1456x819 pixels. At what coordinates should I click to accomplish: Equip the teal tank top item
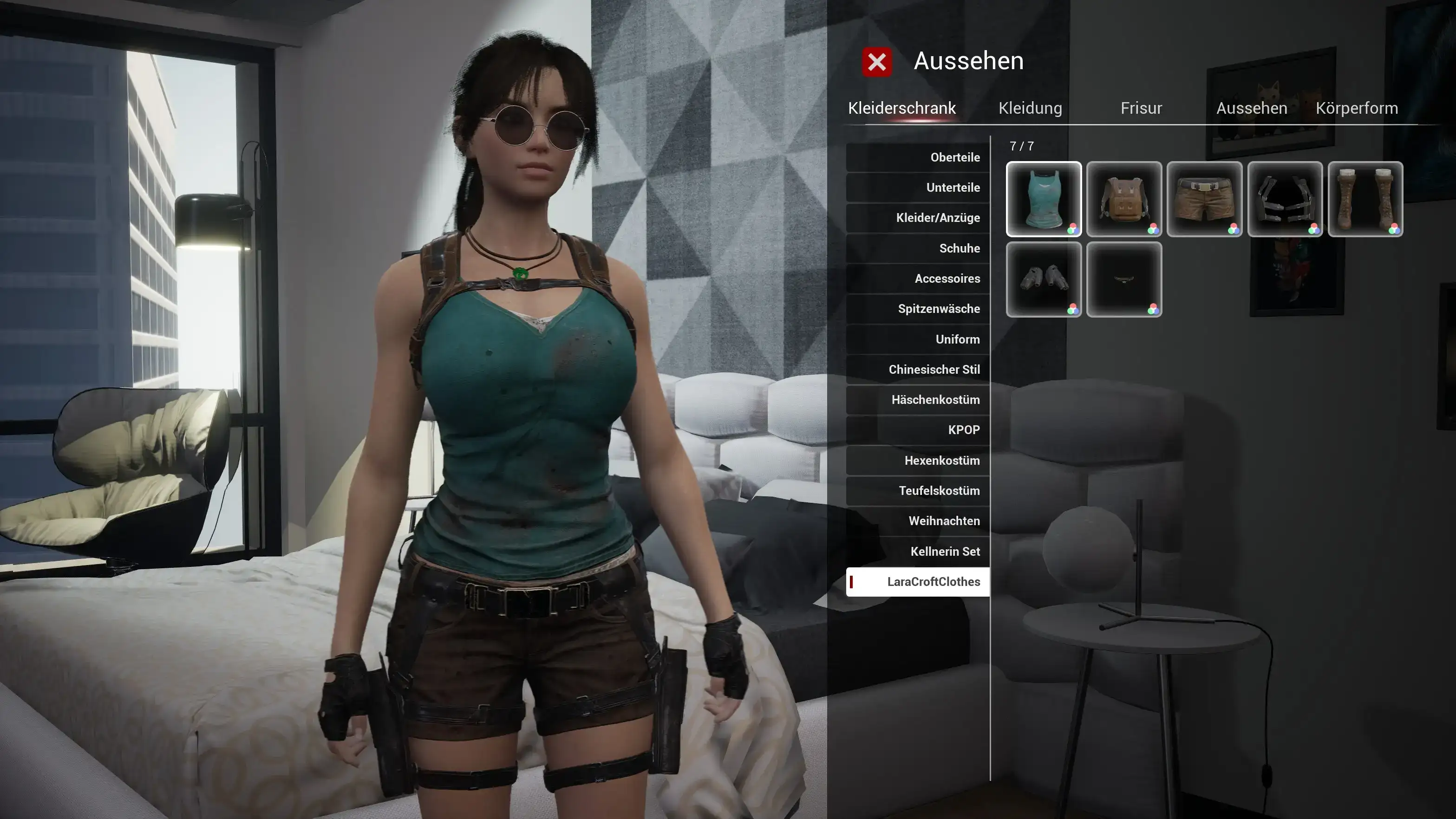click(1044, 199)
